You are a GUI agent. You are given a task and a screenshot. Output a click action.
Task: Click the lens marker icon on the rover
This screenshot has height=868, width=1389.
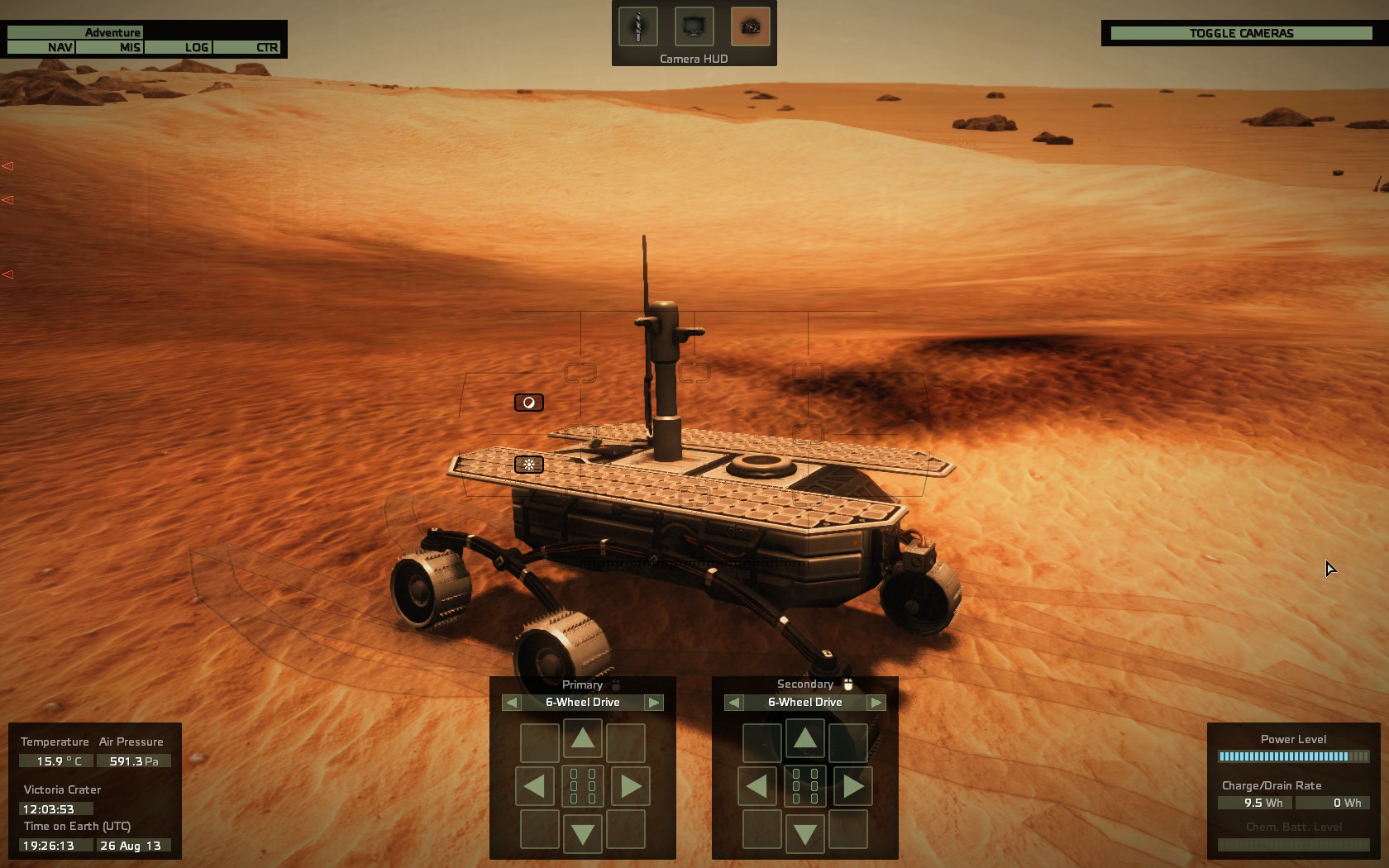point(528,403)
